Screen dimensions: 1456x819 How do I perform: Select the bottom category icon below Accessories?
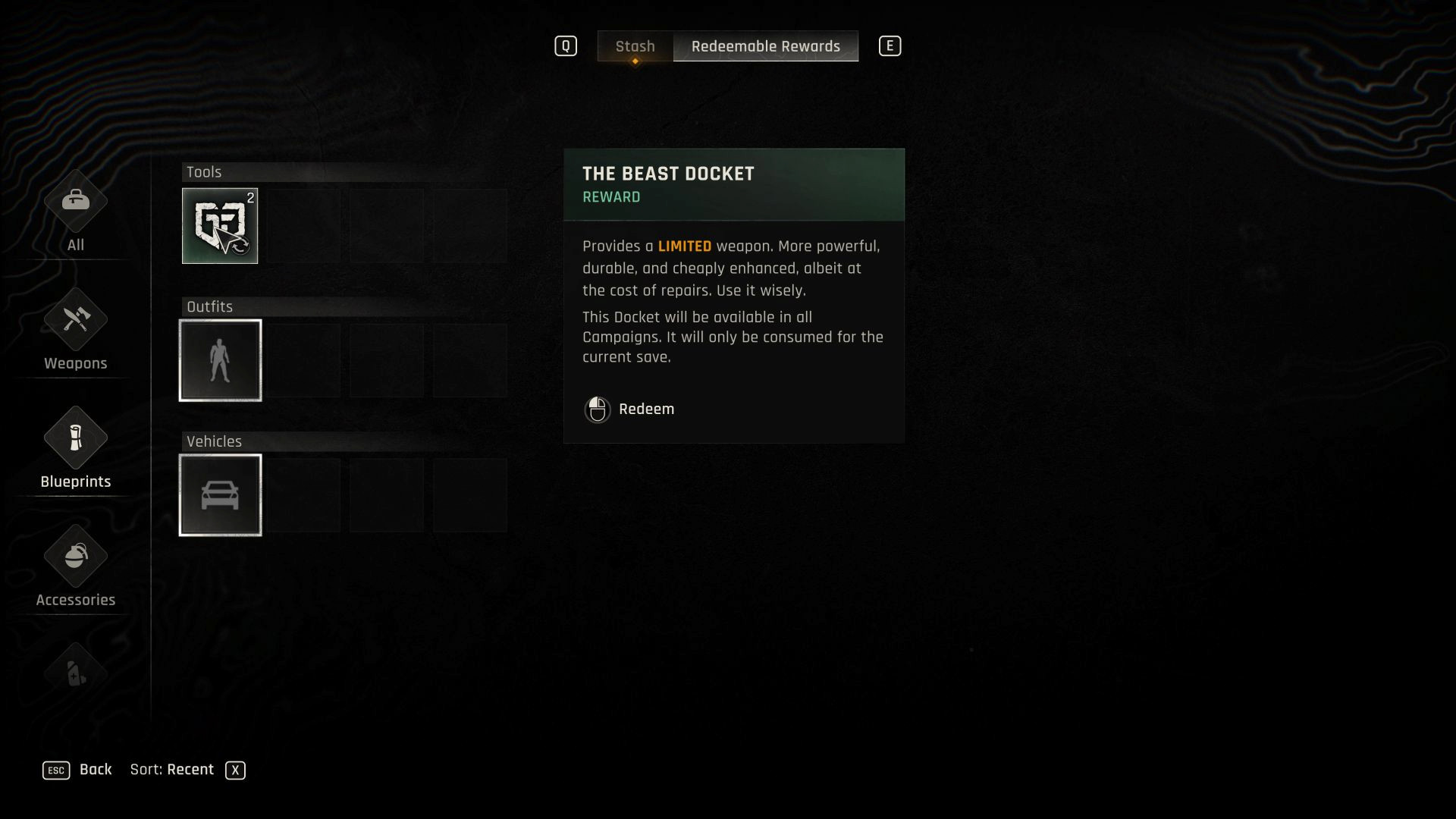(x=75, y=675)
